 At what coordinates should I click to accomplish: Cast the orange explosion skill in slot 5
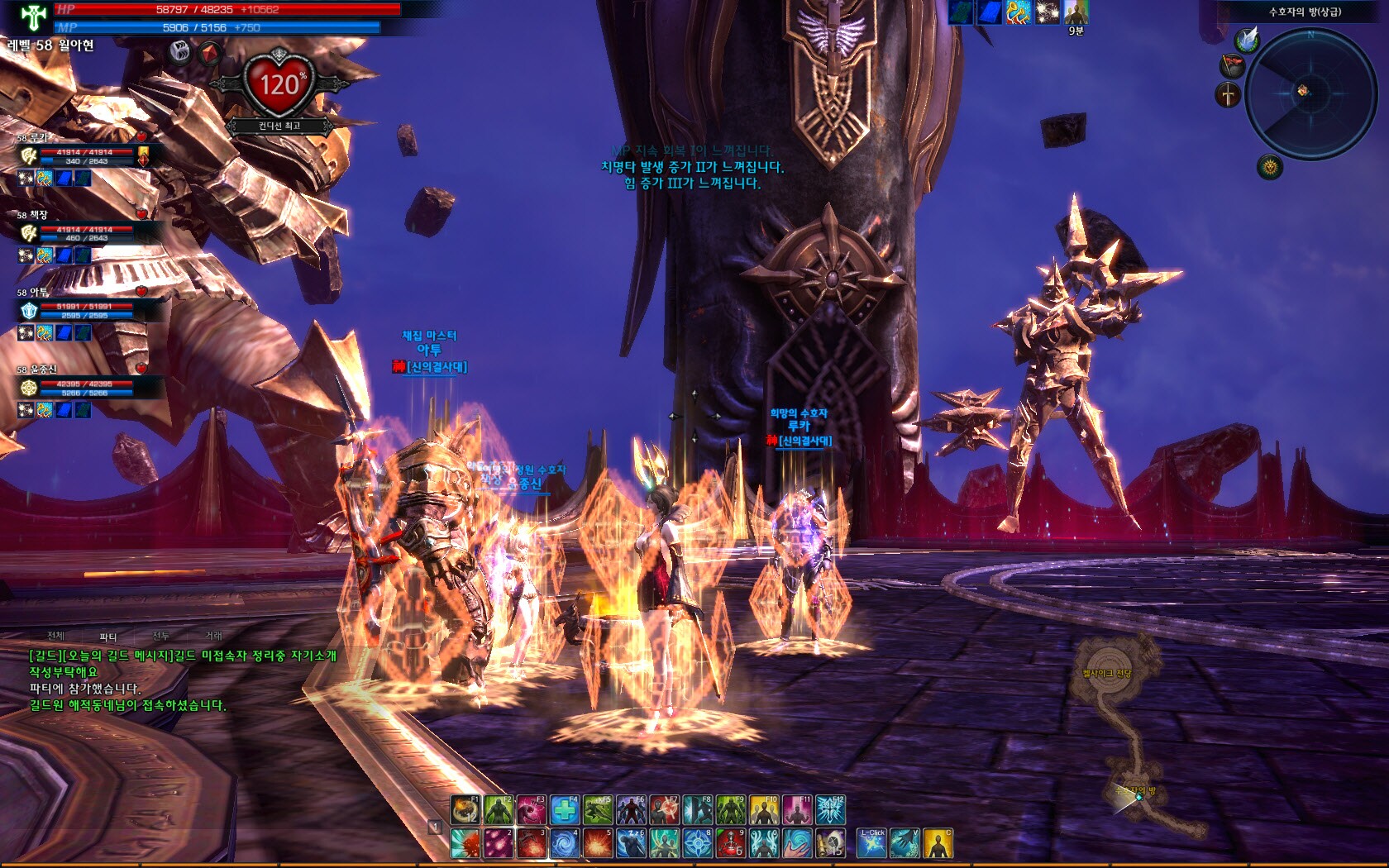coord(598,843)
